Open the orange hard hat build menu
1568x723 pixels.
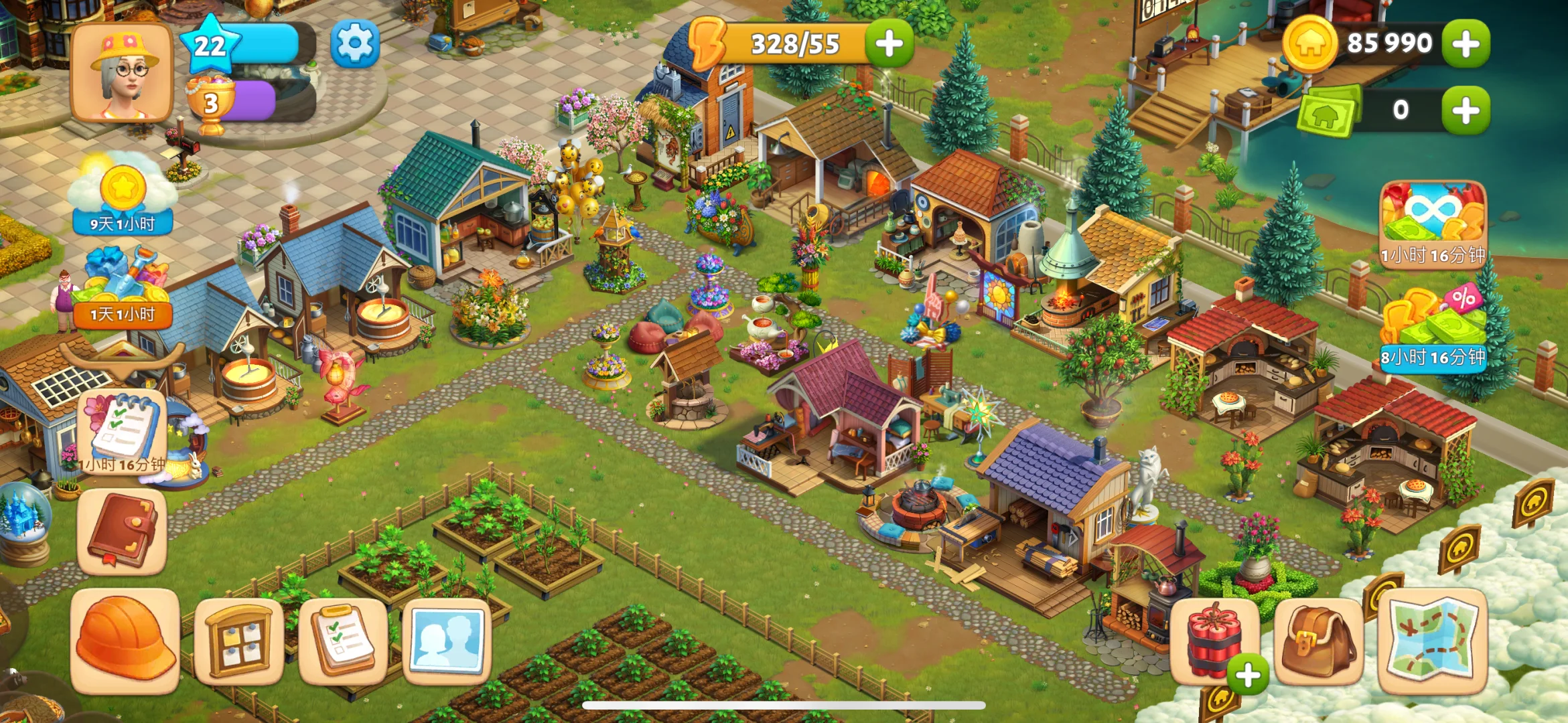pyautogui.click(x=125, y=639)
